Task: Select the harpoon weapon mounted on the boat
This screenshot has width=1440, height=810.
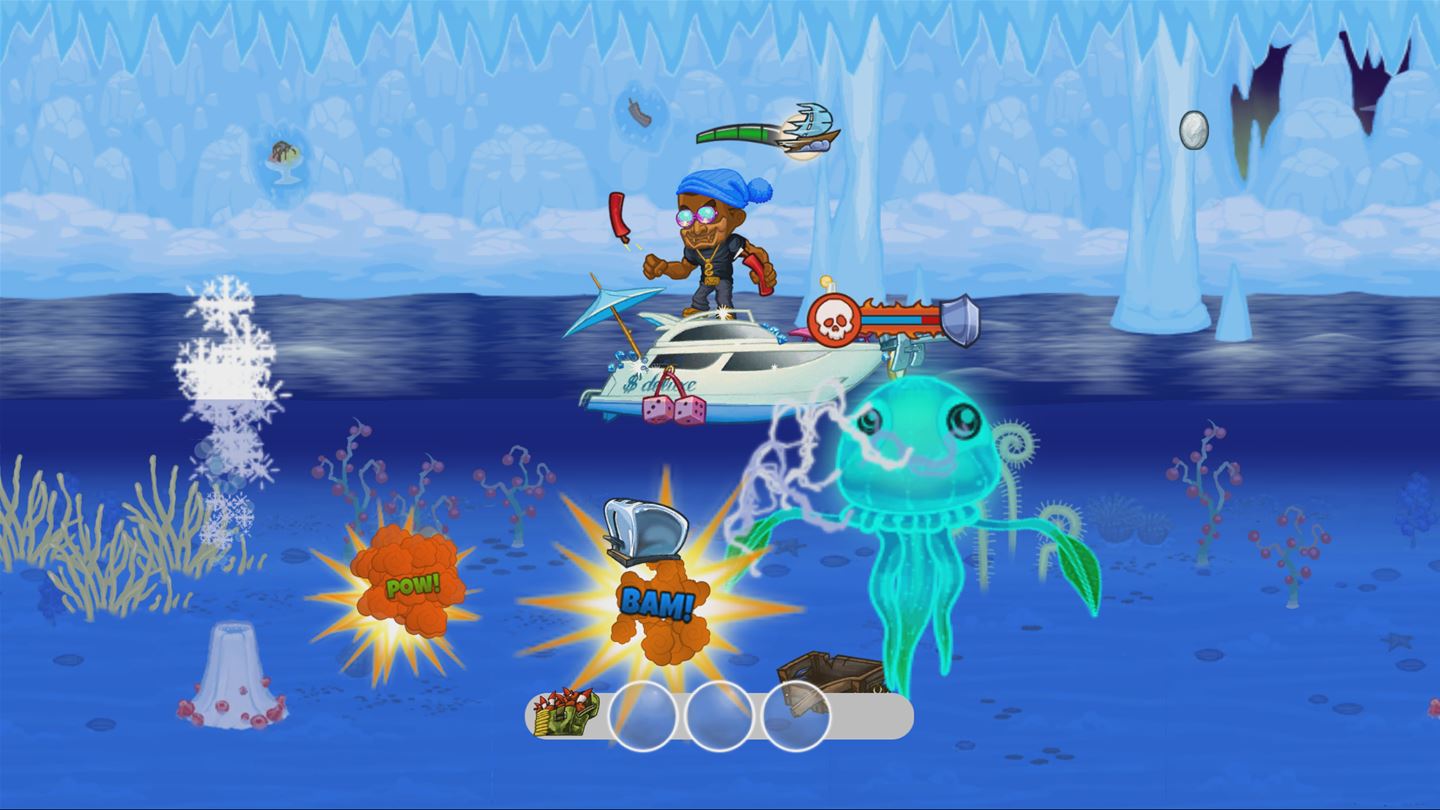Action: click(x=903, y=348)
